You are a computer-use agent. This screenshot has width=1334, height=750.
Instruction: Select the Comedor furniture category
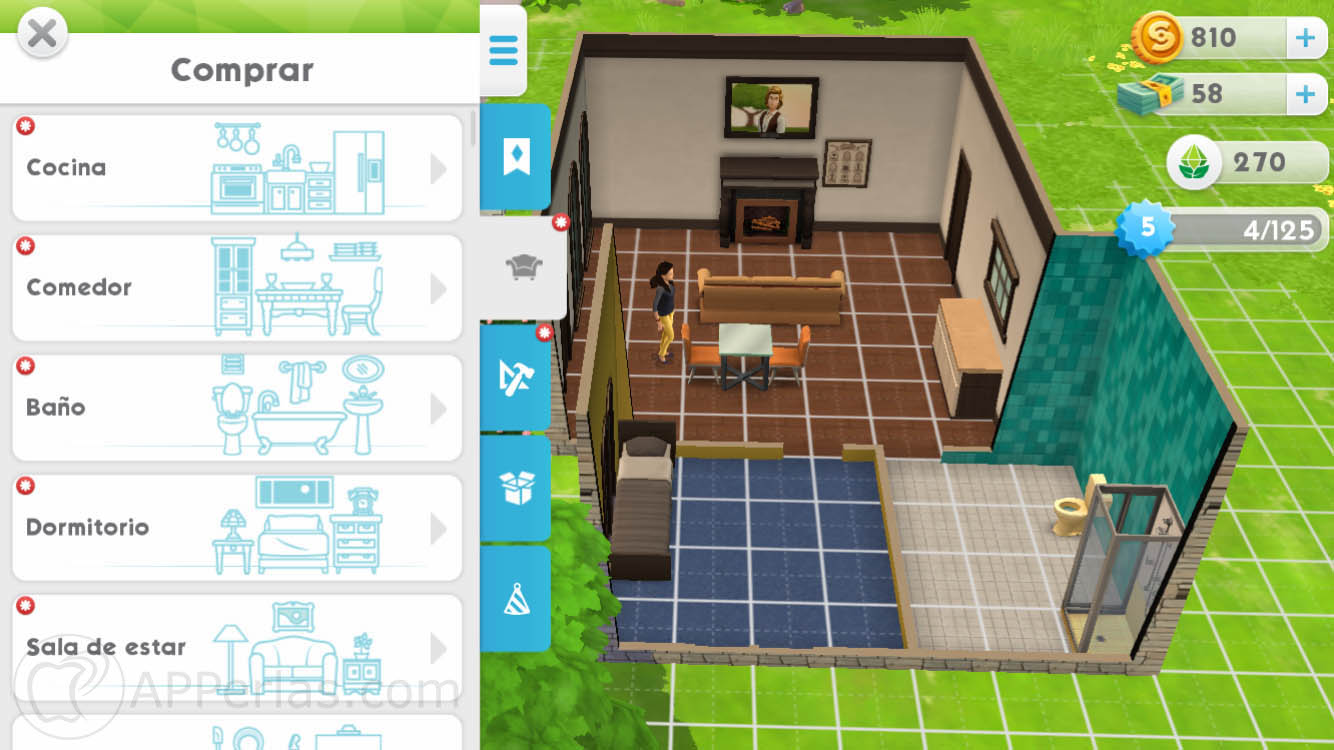tap(237, 288)
